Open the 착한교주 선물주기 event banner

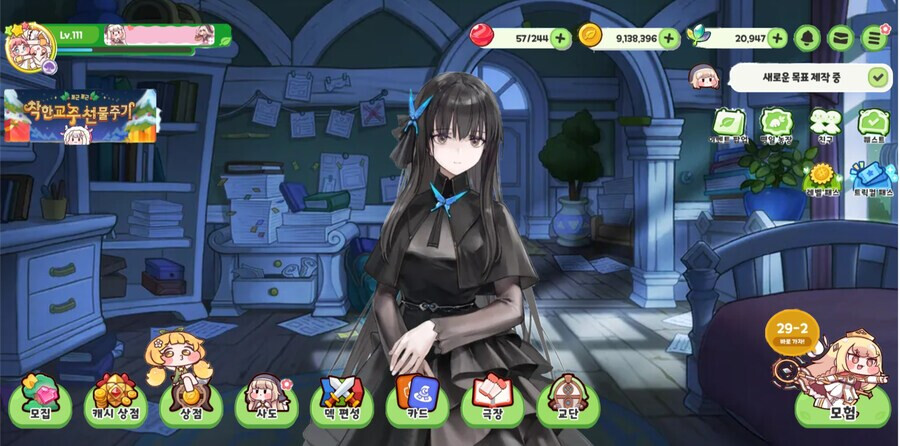point(80,115)
